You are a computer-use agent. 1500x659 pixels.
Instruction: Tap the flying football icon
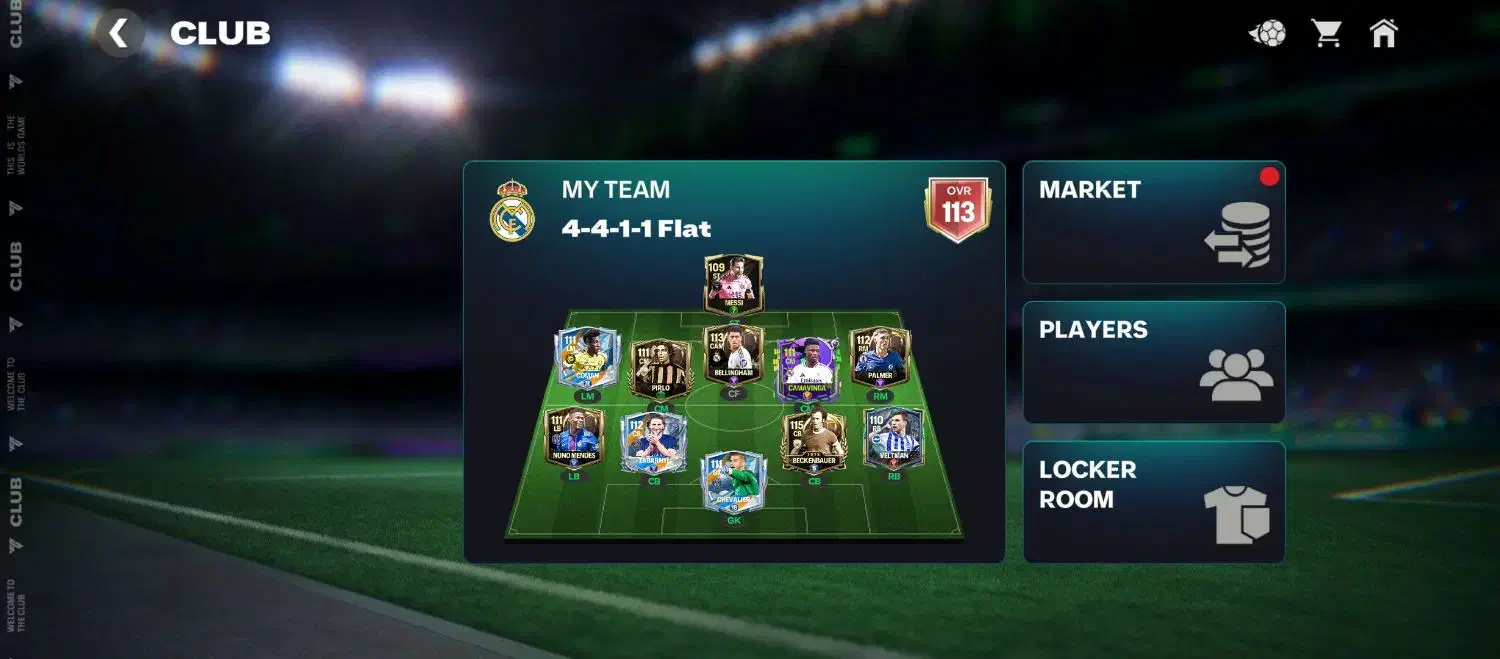[x=1267, y=34]
